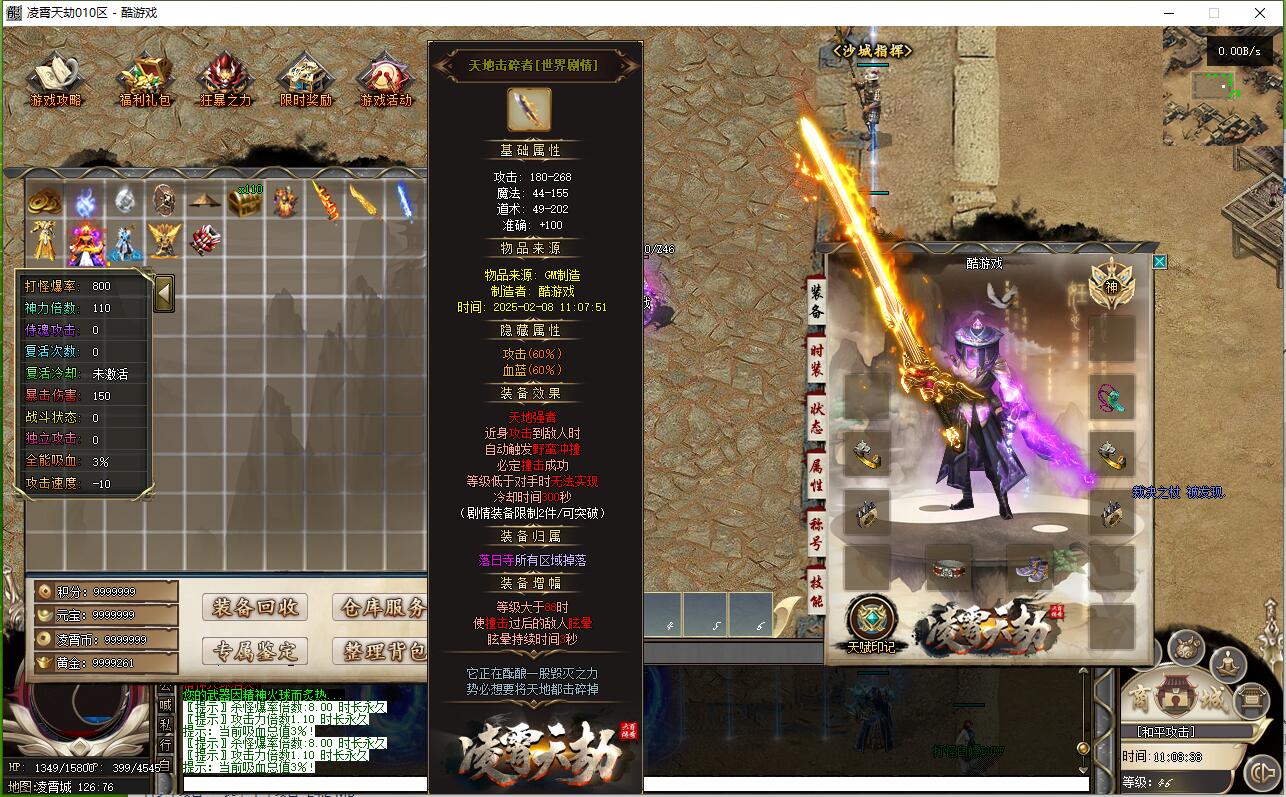The height and width of the screenshot is (797, 1286).
Task: Click the 装备回收 equipment recycle button
Action: [x=255, y=607]
